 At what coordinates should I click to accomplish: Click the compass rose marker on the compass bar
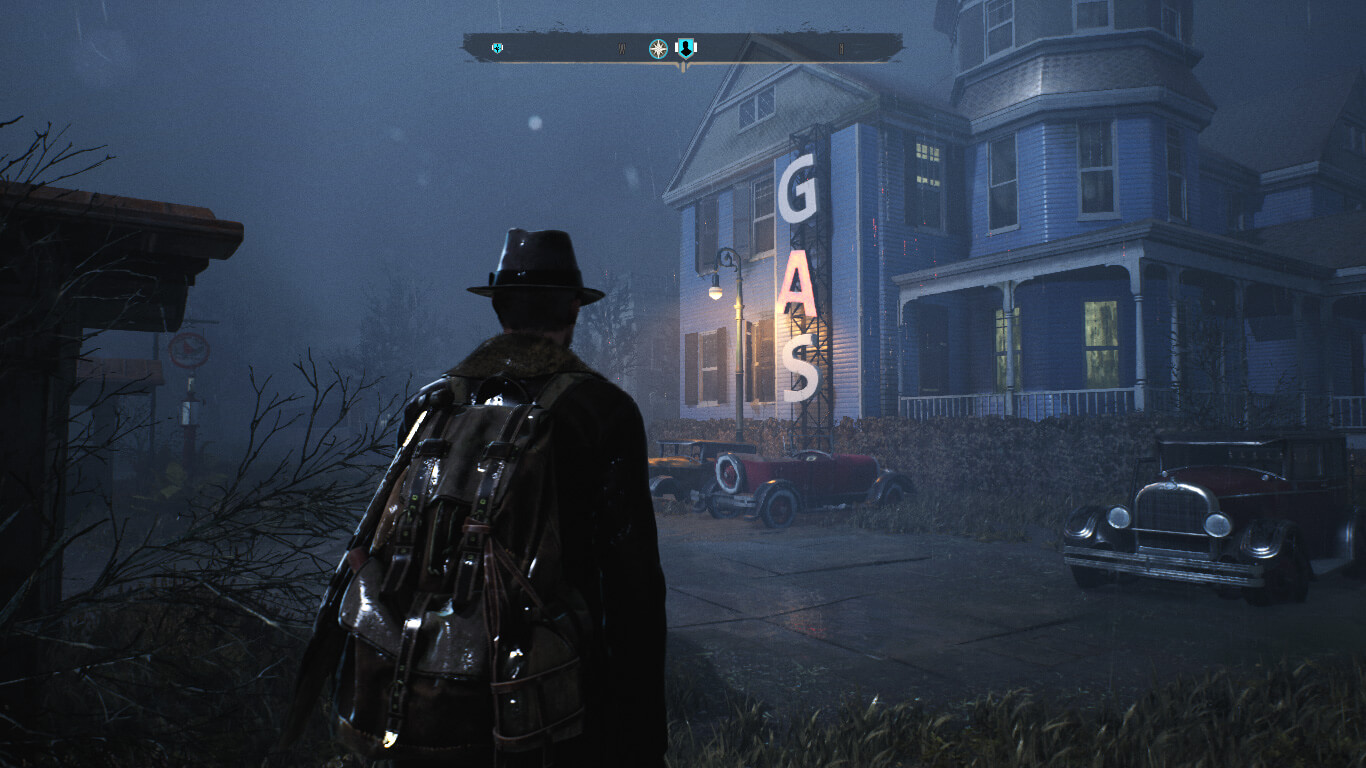tap(658, 48)
